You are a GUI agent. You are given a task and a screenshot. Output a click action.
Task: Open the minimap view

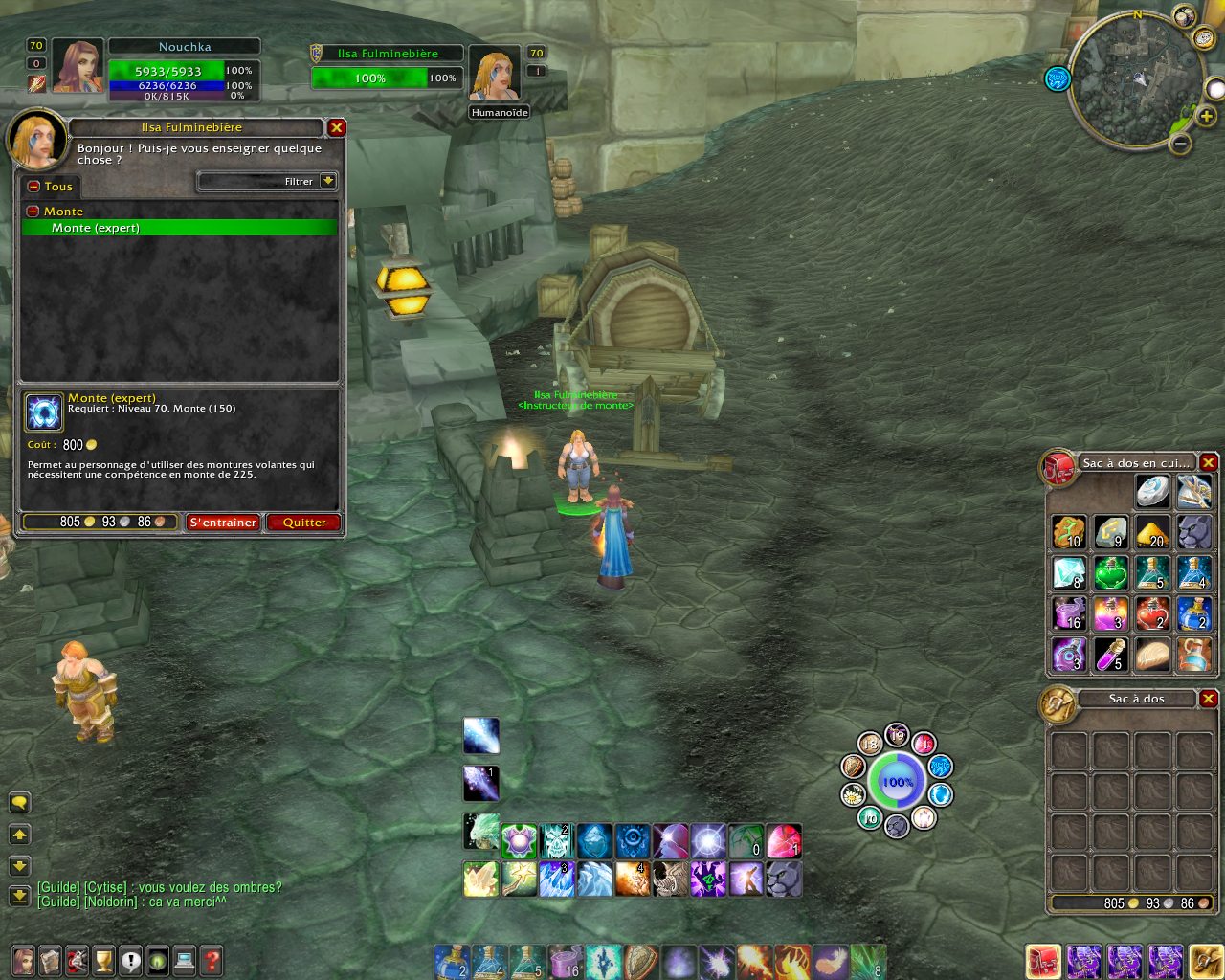(x=1137, y=79)
